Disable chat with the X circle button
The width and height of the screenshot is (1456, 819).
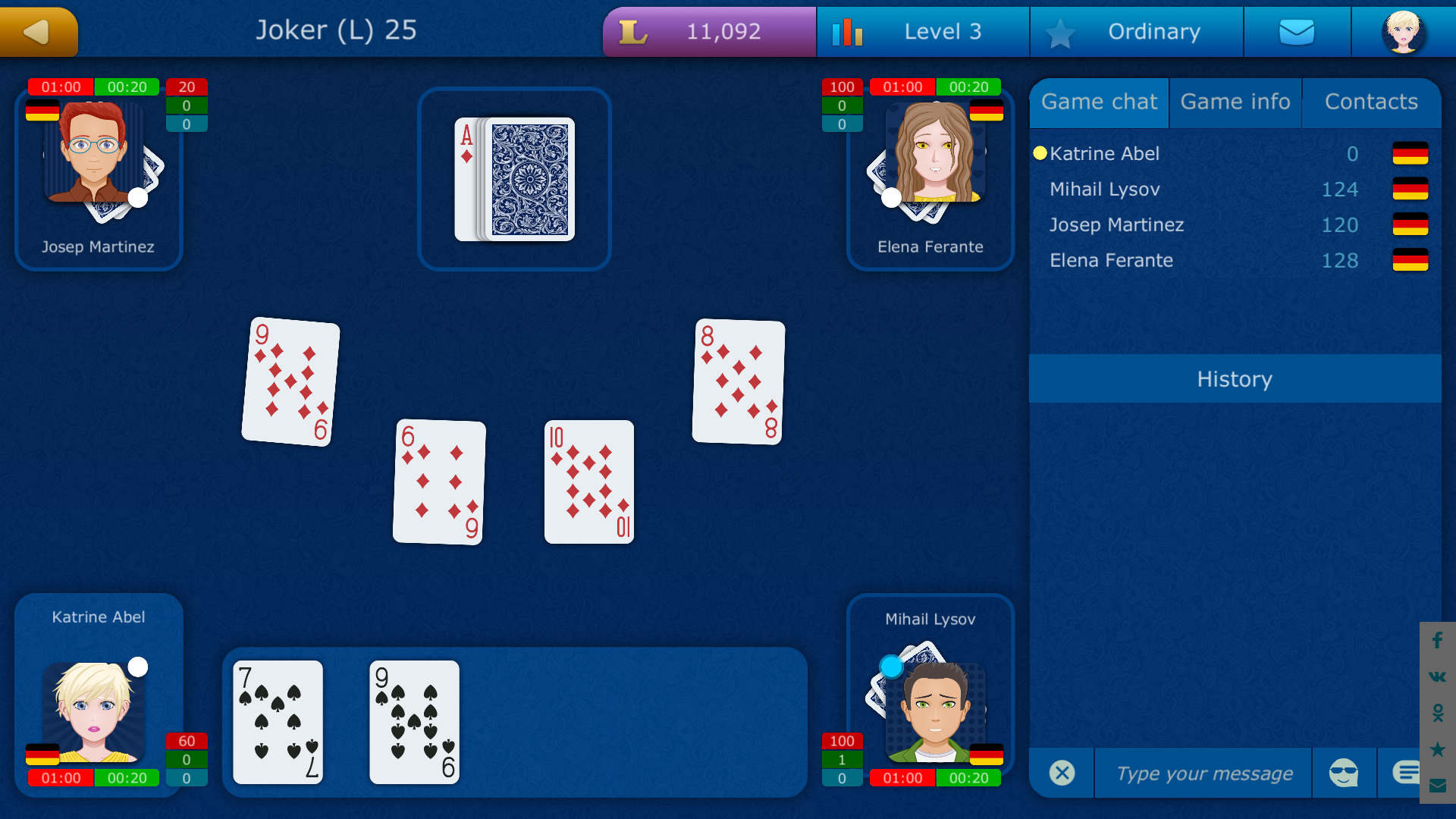[x=1062, y=773]
